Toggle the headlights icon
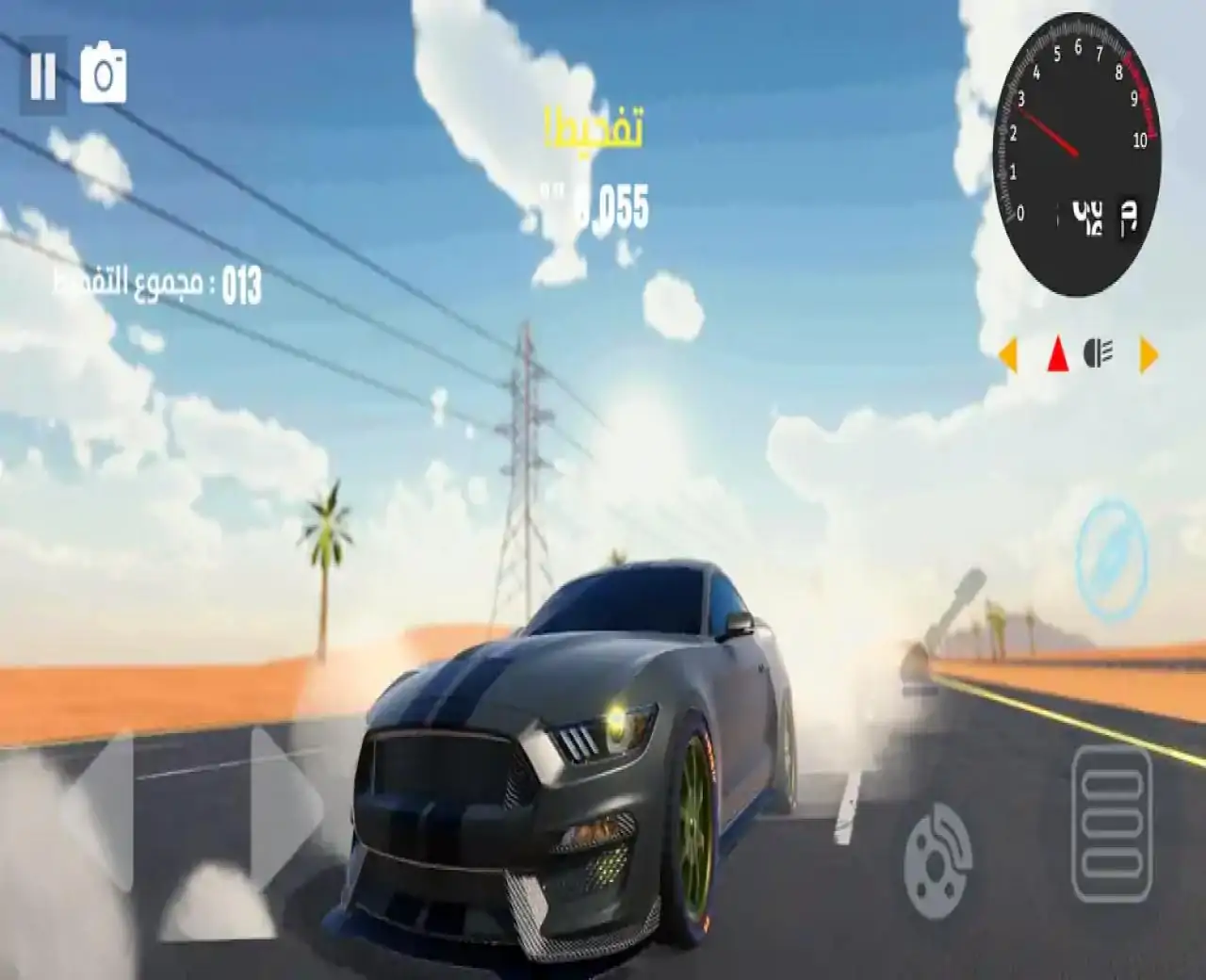Image resolution: width=1206 pixels, height=980 pixels. point(1099,354)
